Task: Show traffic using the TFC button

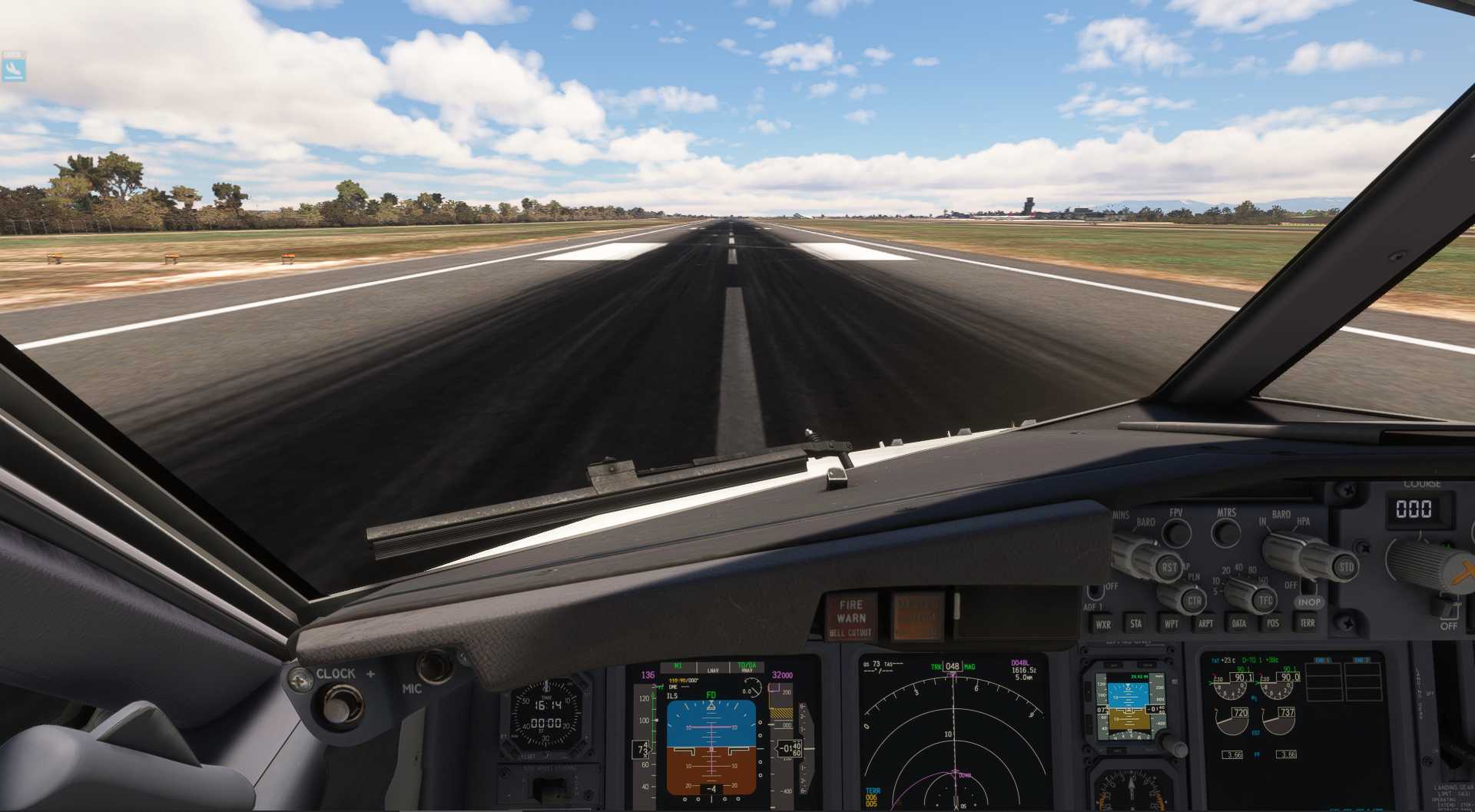Action: (1265, 600)
